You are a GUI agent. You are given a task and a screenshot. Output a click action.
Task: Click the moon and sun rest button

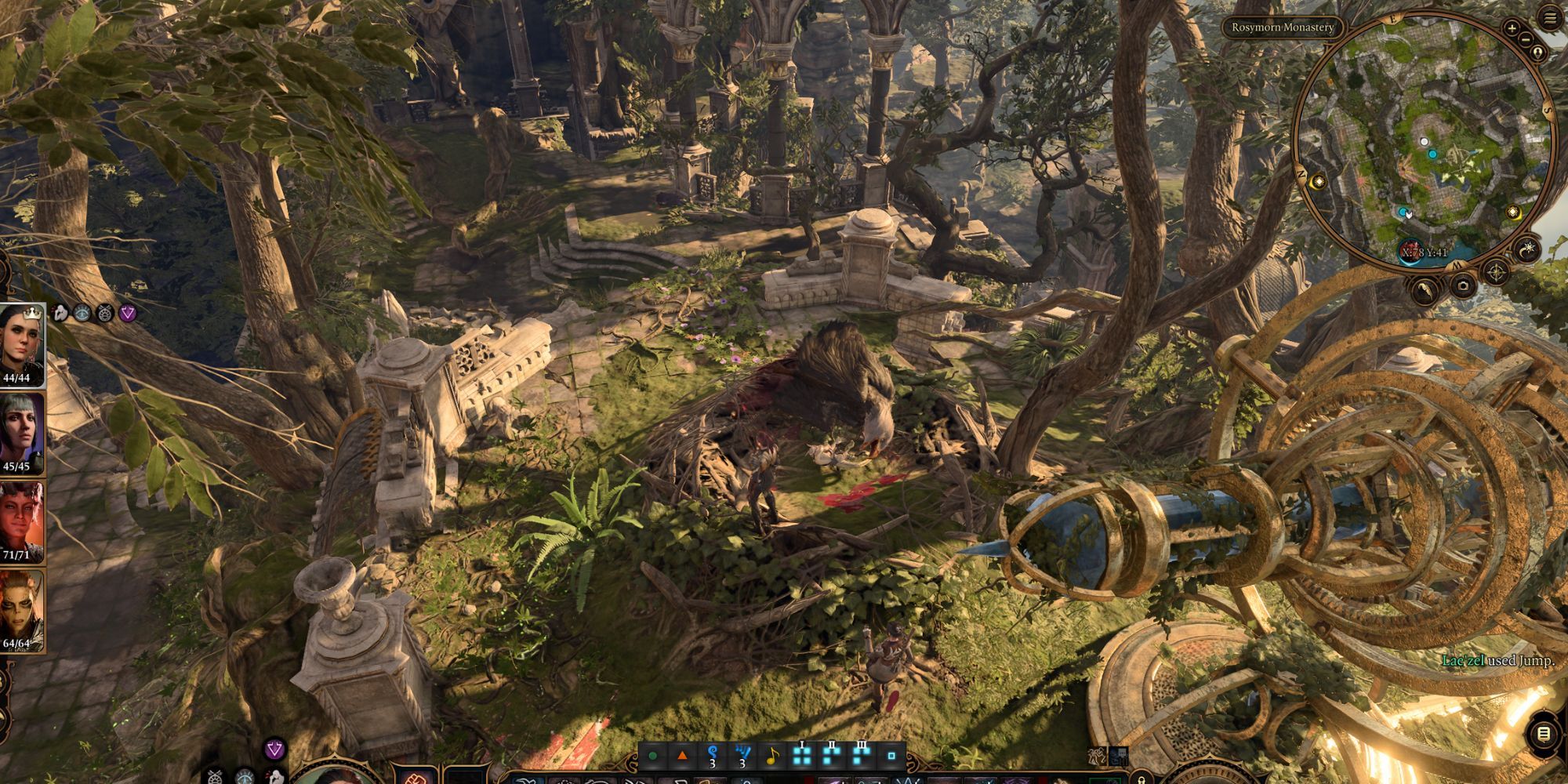click(1528, 250)
